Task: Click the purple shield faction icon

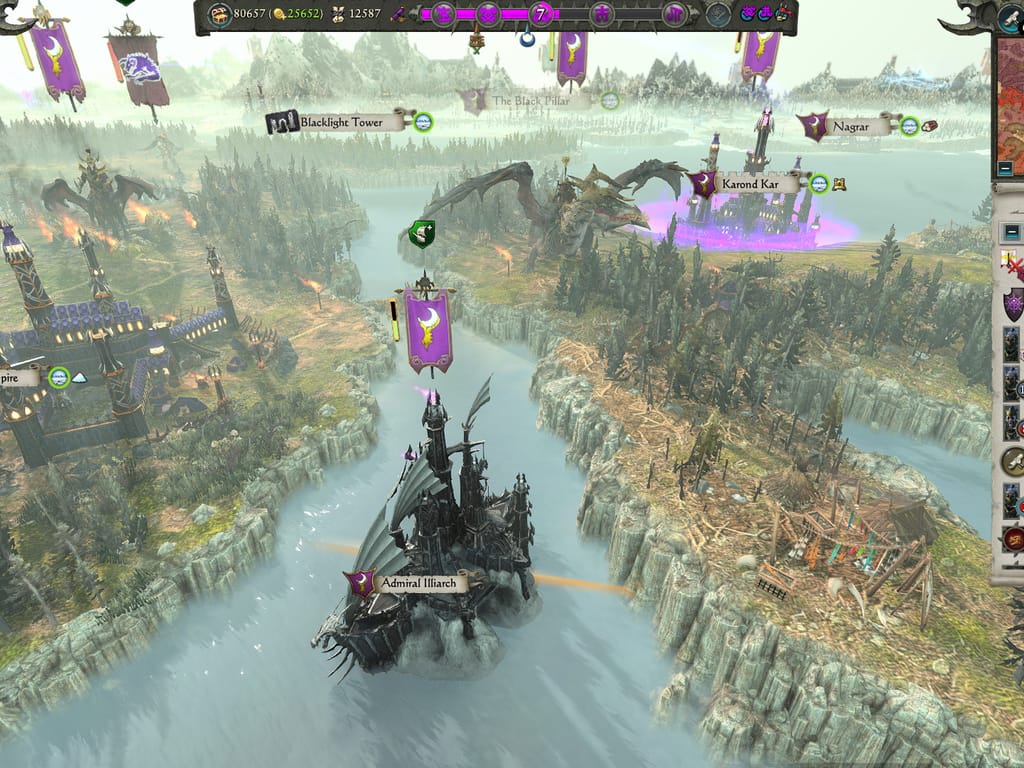Action: click(x=1013, y=303)
